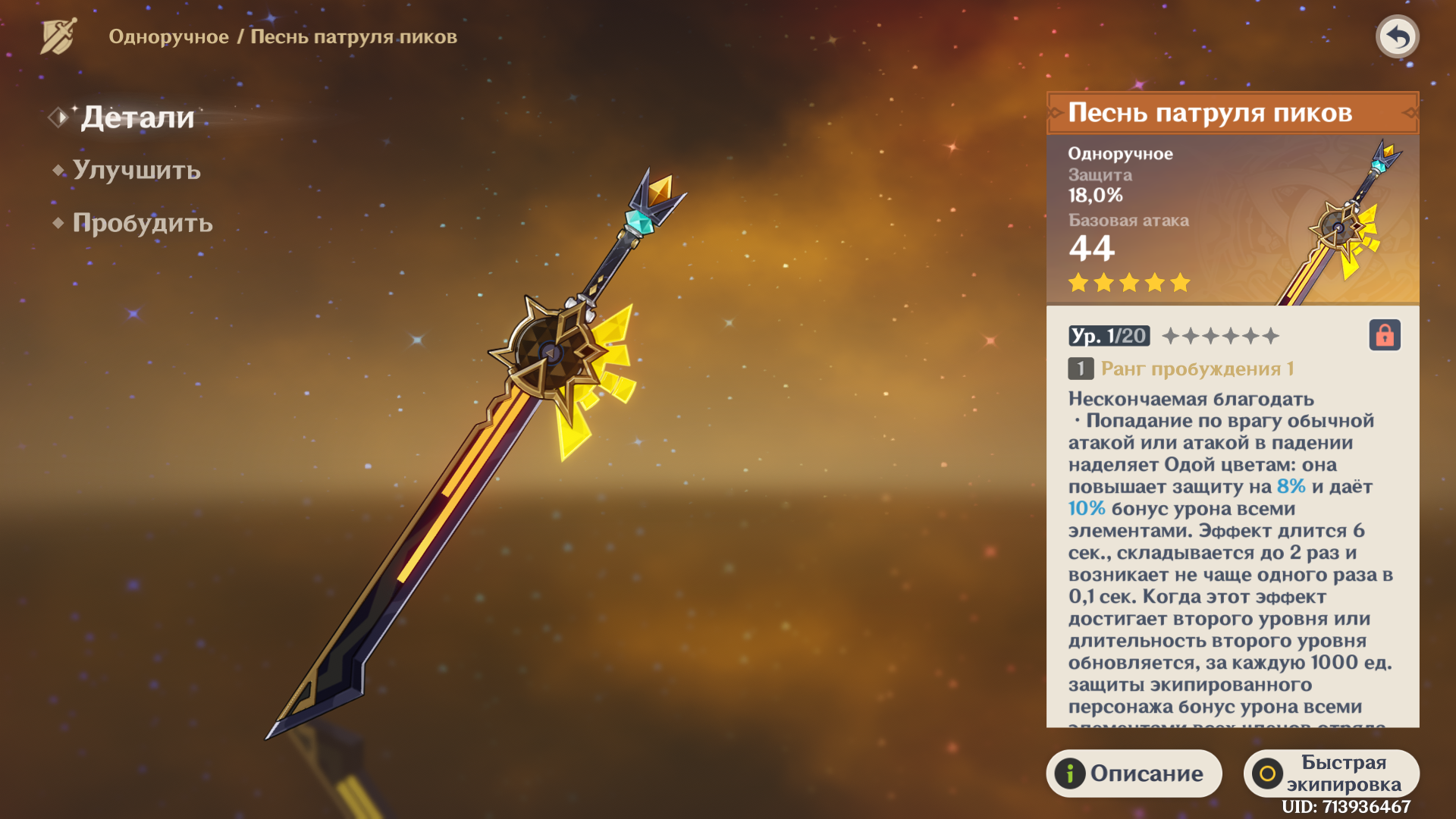
Task: Click the back arrow button
Action: point(1397,36)
